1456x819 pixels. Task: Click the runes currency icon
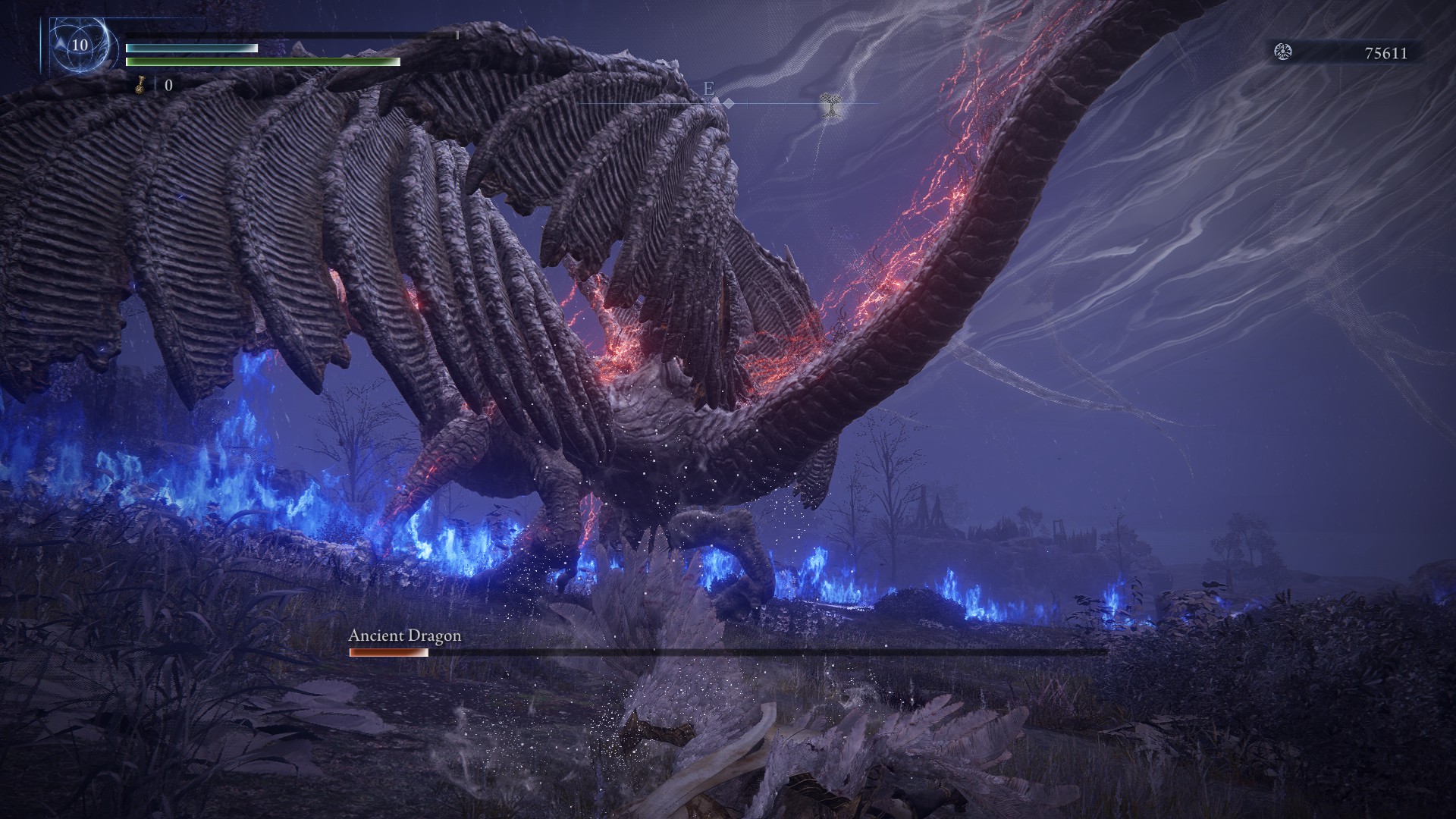[1284, 52]
